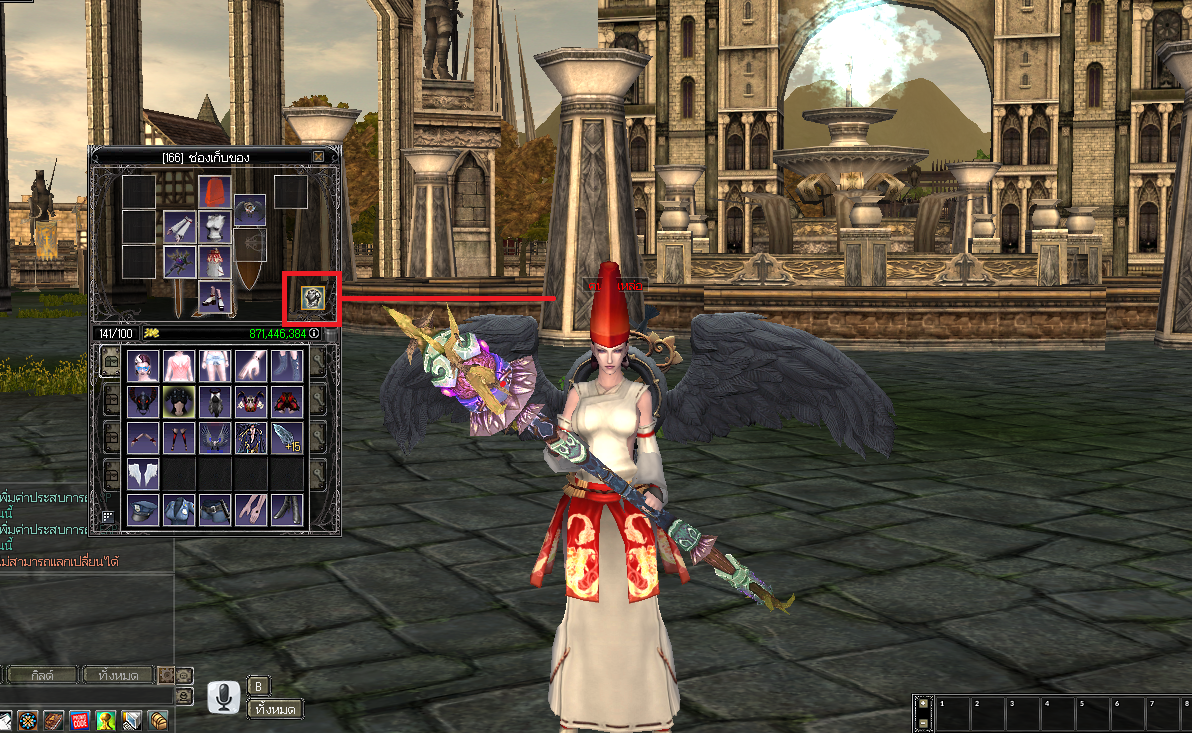Image resolution: width=1192 pixels, height=733 pixels.
Task: Select the pink top inventory item
Action: (x=178, y=365)
